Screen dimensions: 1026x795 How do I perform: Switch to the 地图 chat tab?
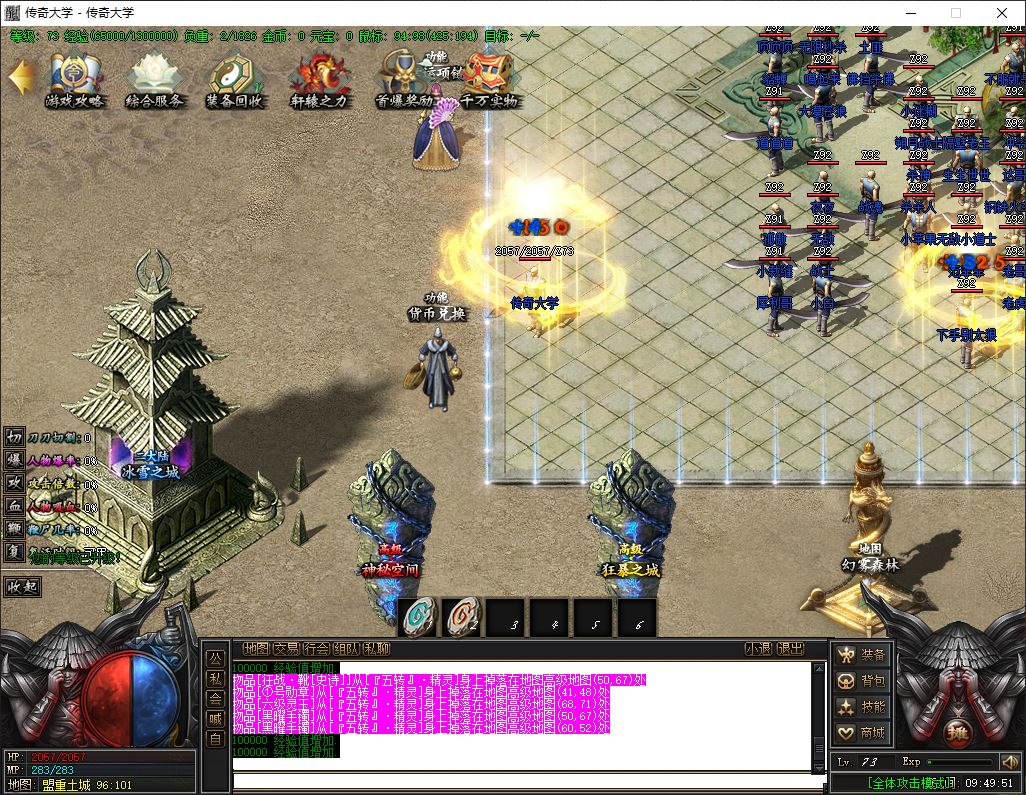pyautogui.click(x=256, y=649)
